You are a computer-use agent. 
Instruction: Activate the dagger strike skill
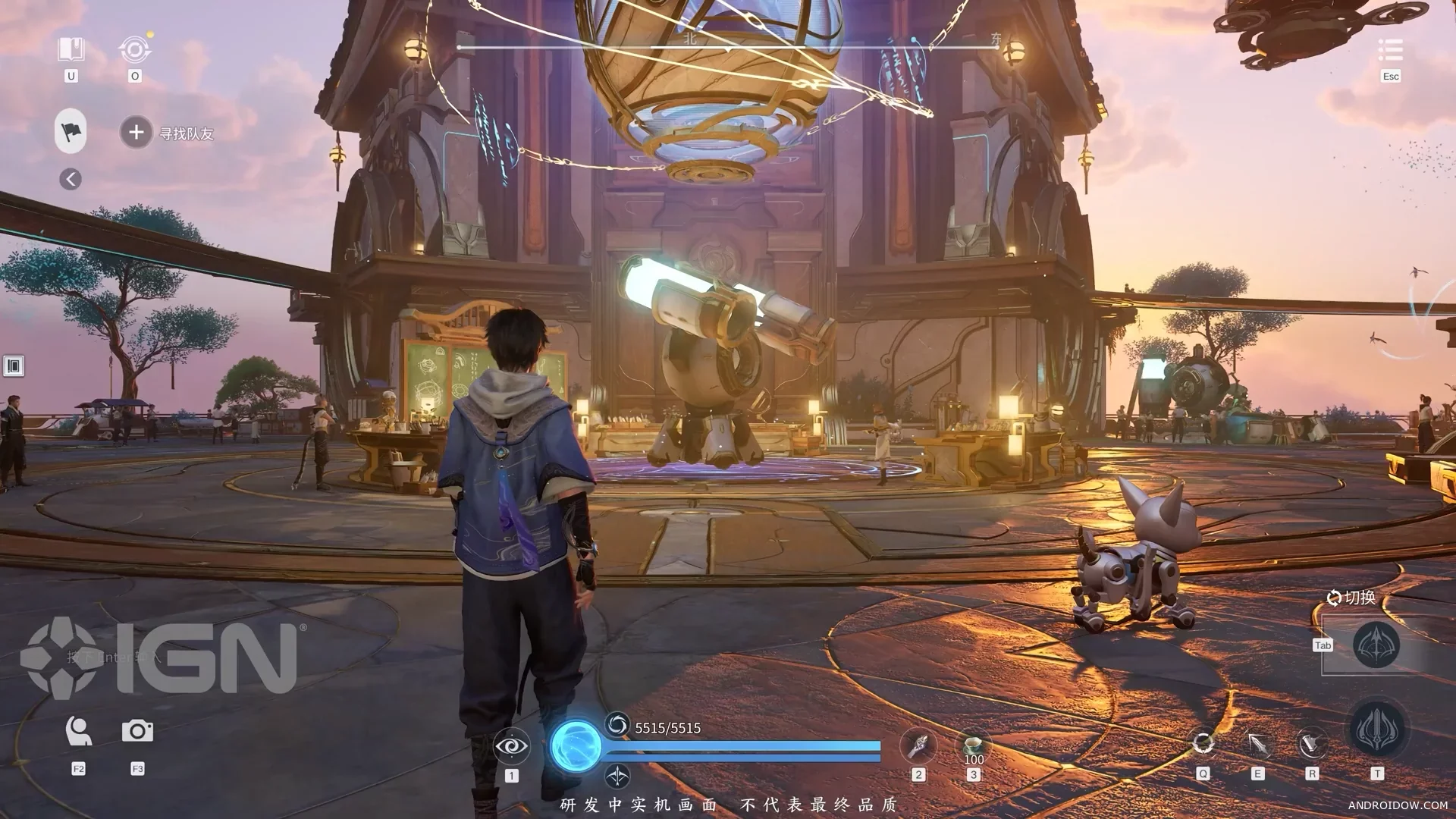coord(1257,744)
